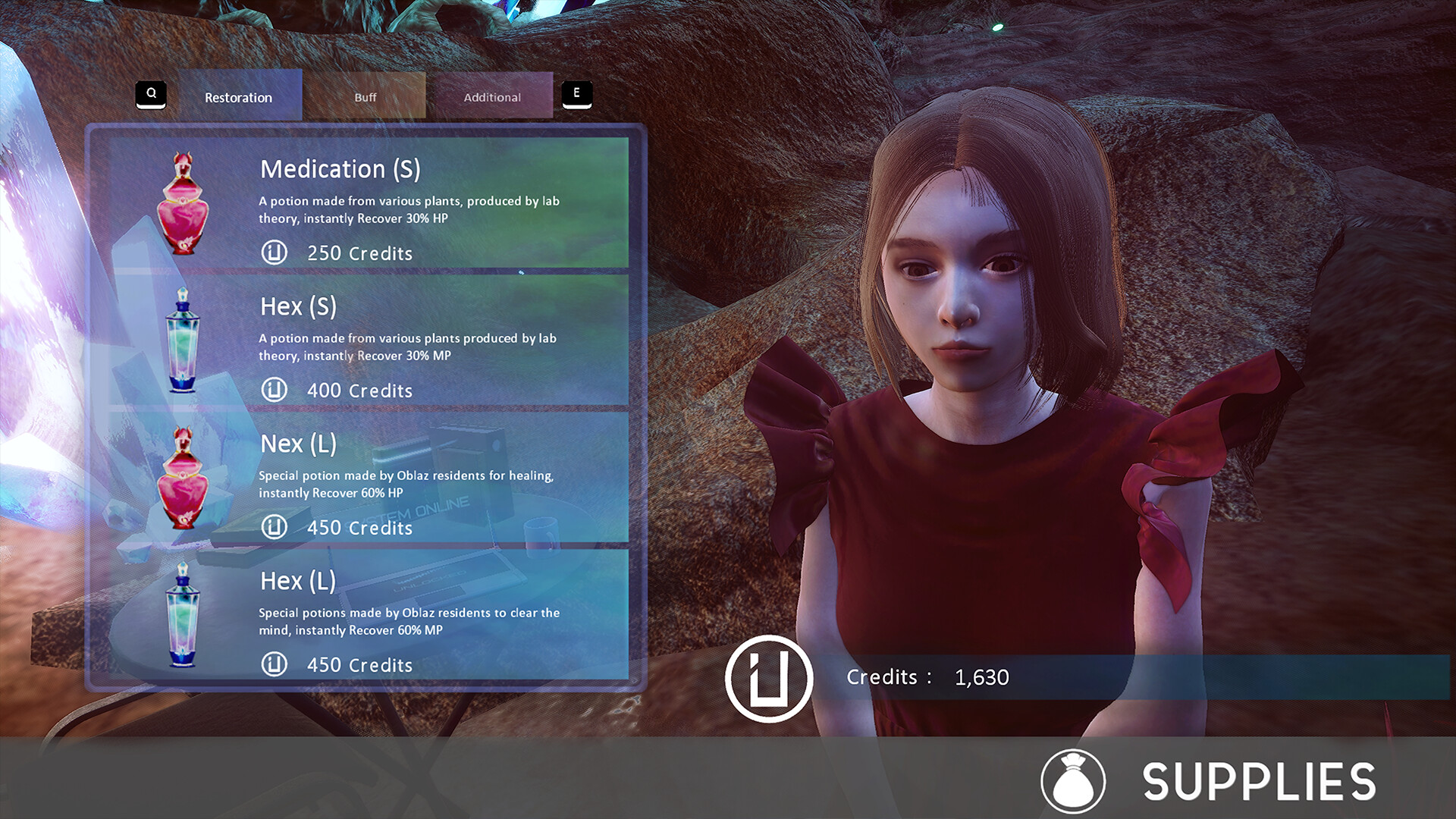The height and width of the screenshot is (819, 1456).
Task: Select the red Medication (S) potion bottle
Action: click(x=184, y=203)
